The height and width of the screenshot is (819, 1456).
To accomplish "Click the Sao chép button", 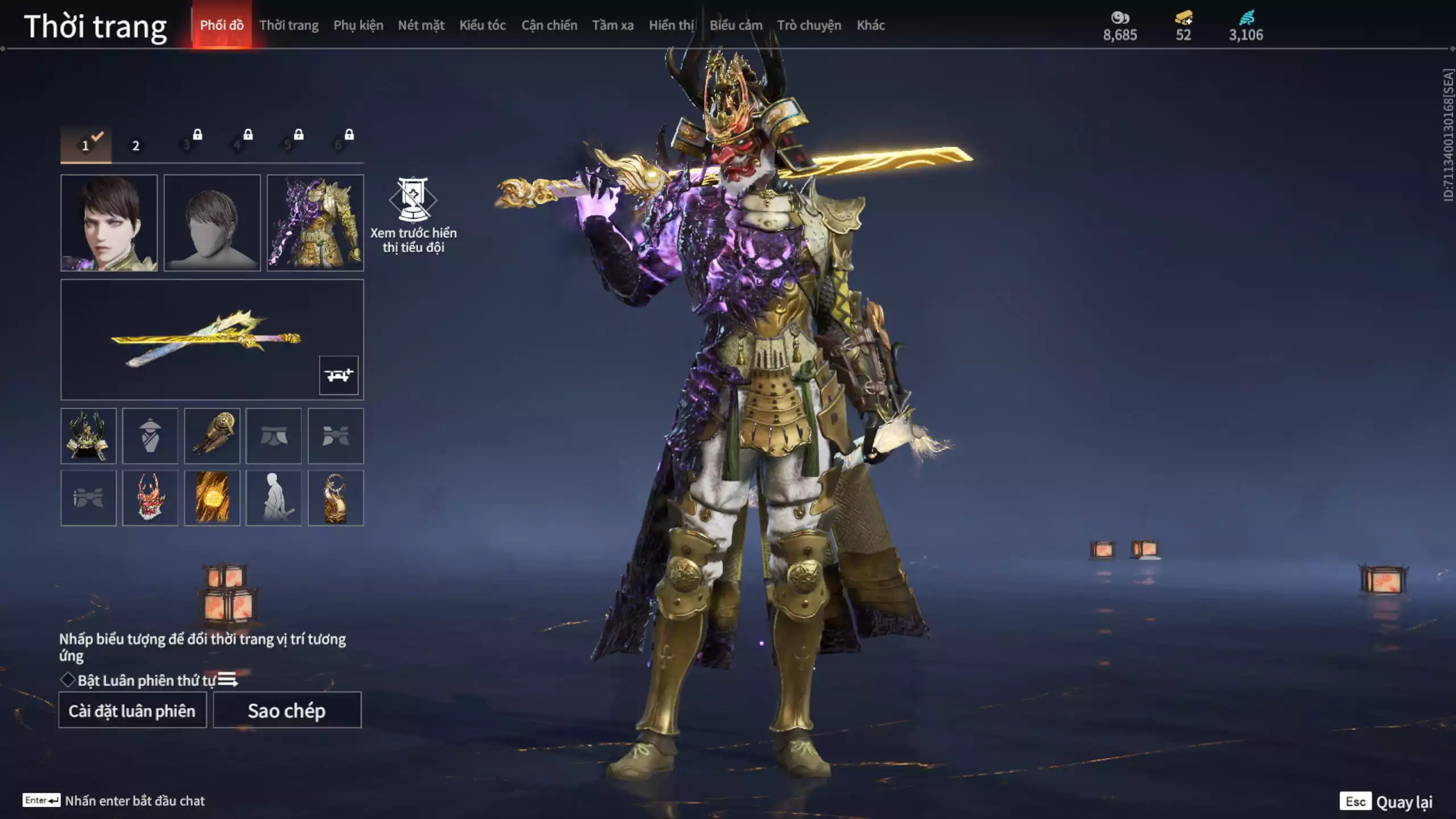I will [287, 710].
